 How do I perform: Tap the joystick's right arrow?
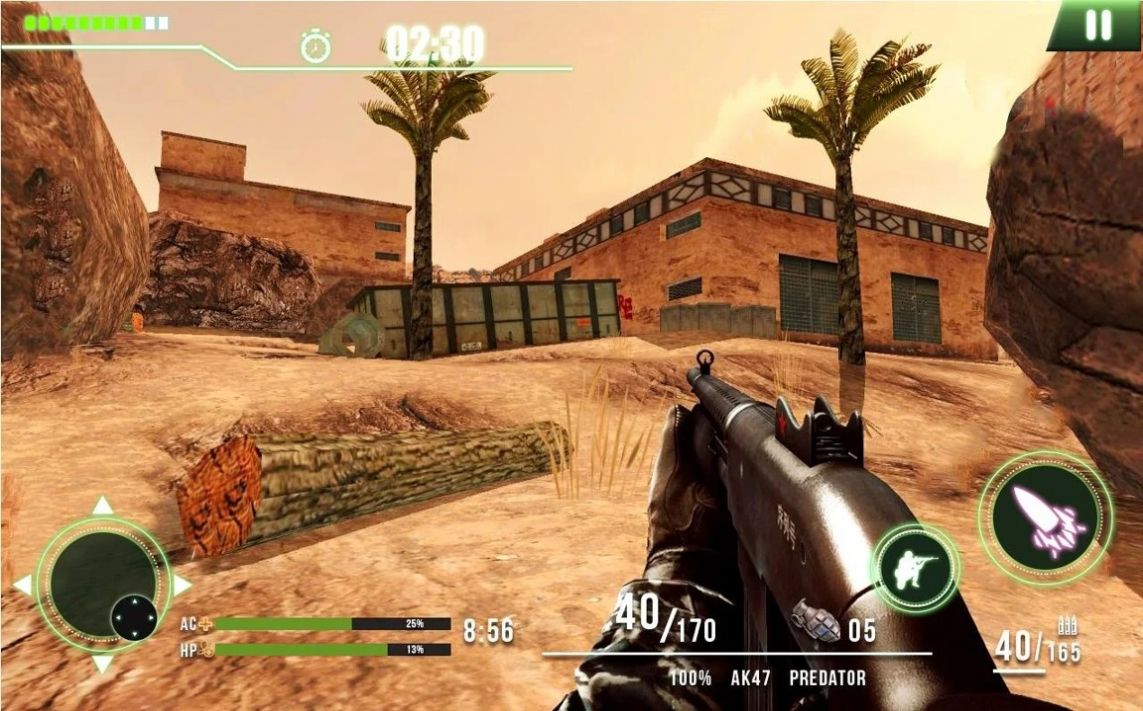pos(182,585)
